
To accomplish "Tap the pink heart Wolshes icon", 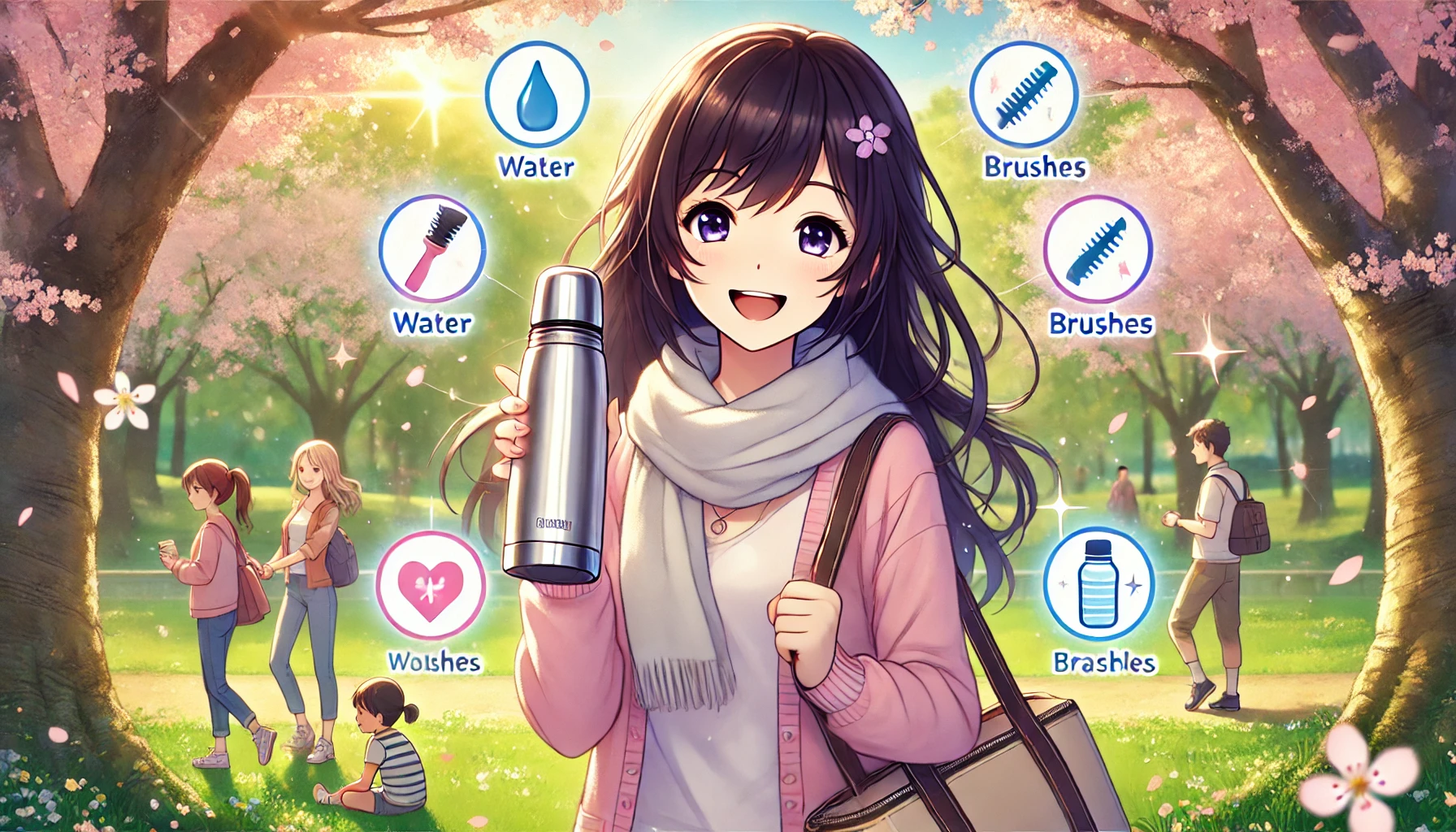I will coord(431,585).
